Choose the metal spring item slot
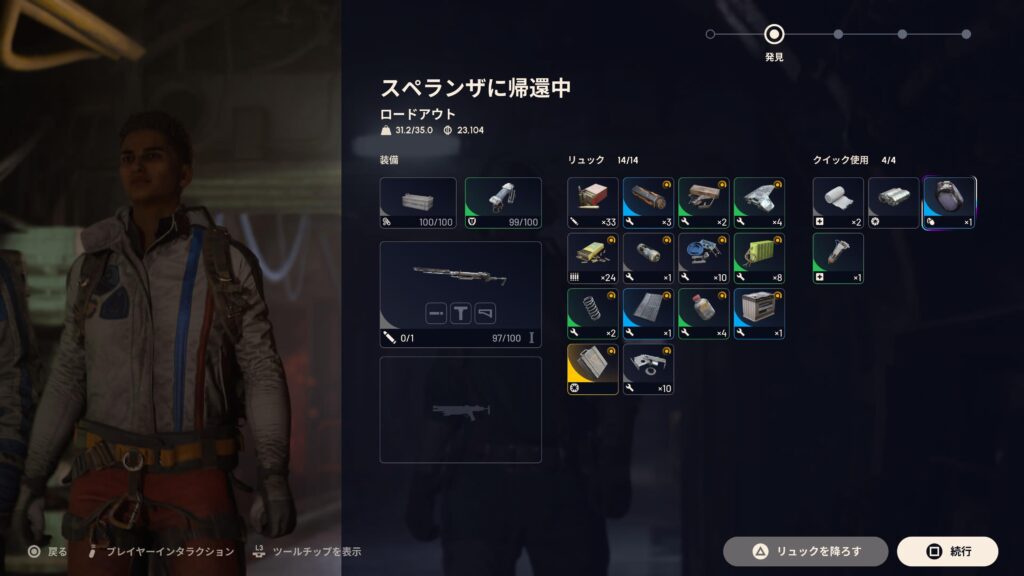 click(x=593, y=314)
